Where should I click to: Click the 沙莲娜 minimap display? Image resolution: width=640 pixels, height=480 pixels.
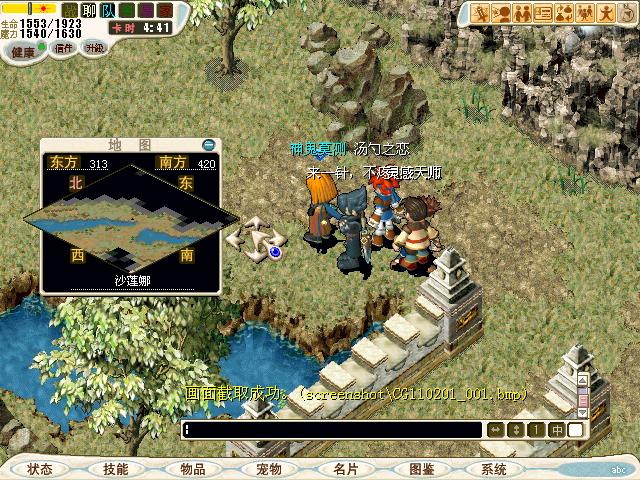pos(130,222)
